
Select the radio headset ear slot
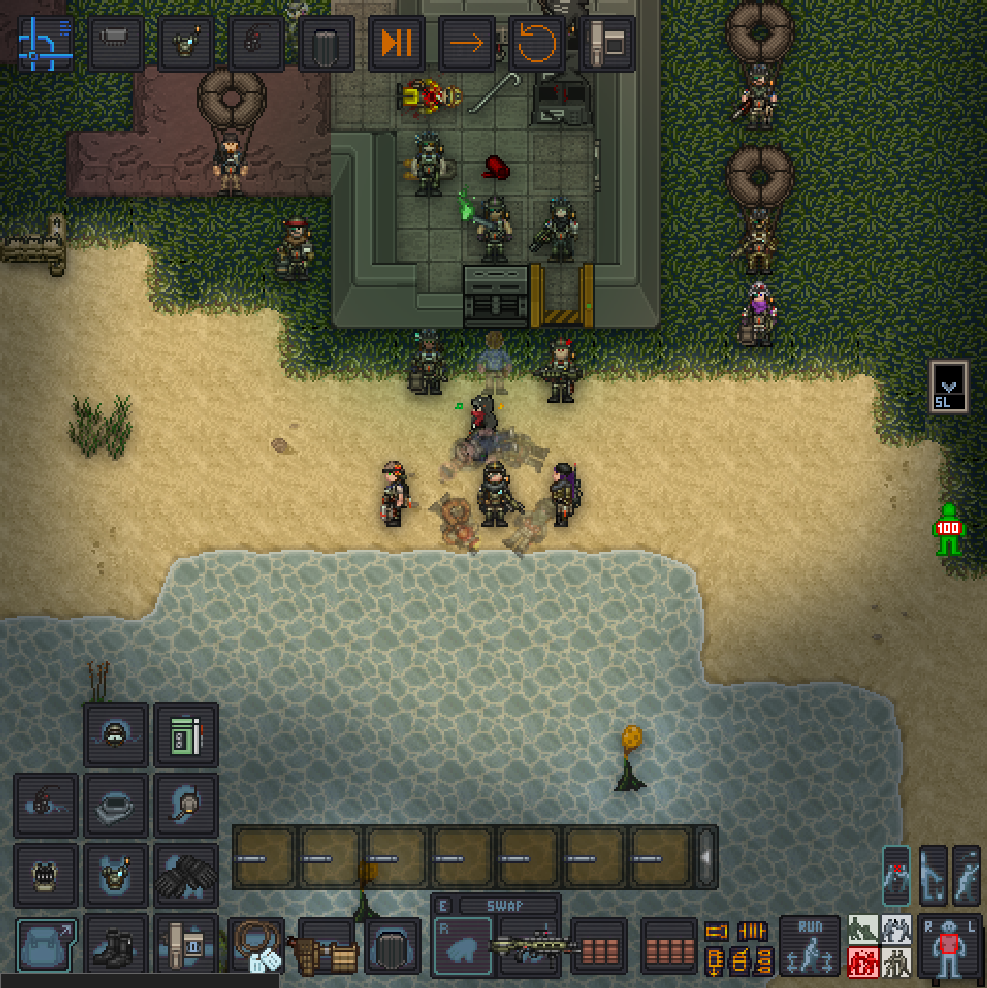click(186, 805)
